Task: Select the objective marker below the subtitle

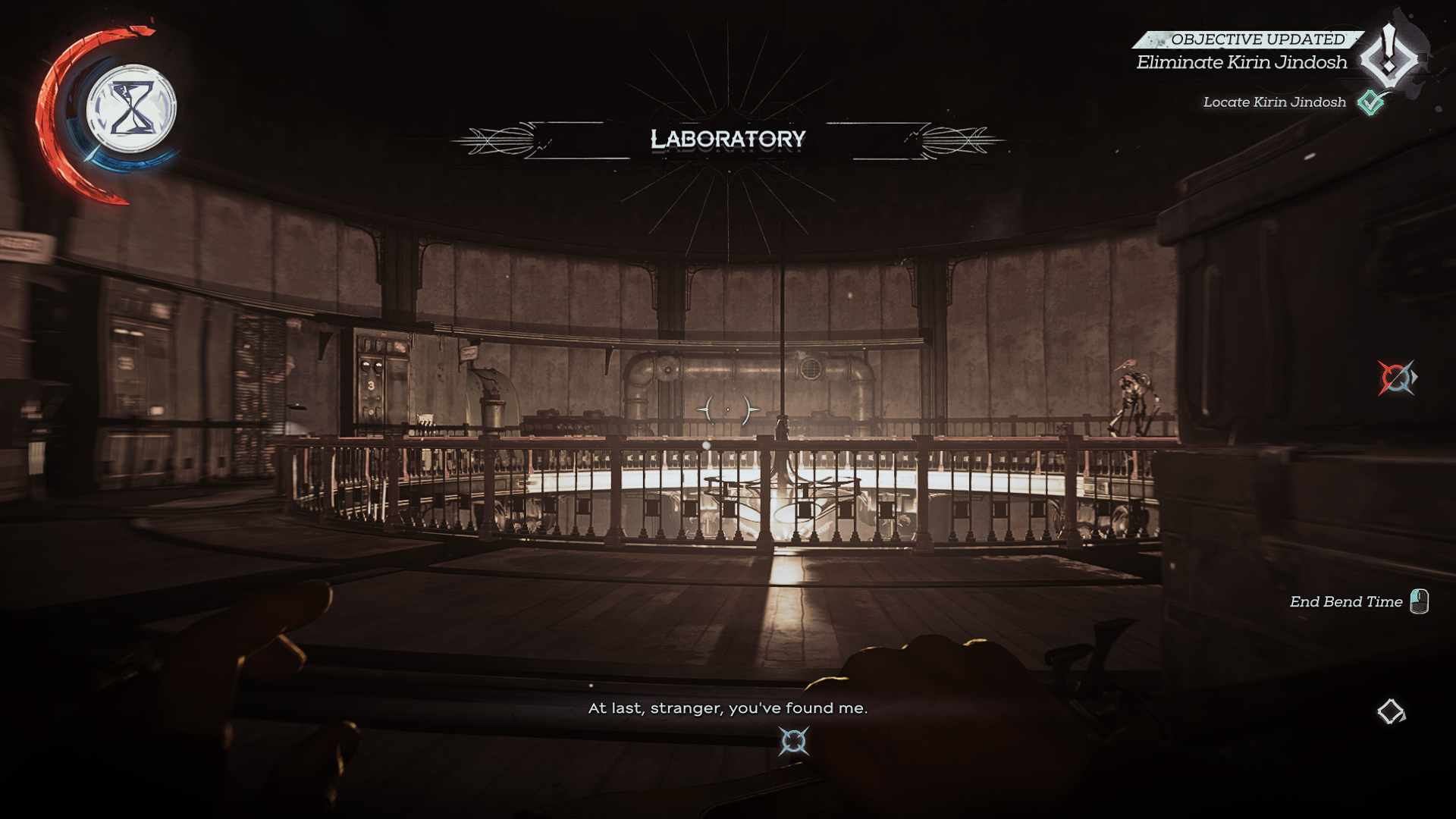Action: 793,742
